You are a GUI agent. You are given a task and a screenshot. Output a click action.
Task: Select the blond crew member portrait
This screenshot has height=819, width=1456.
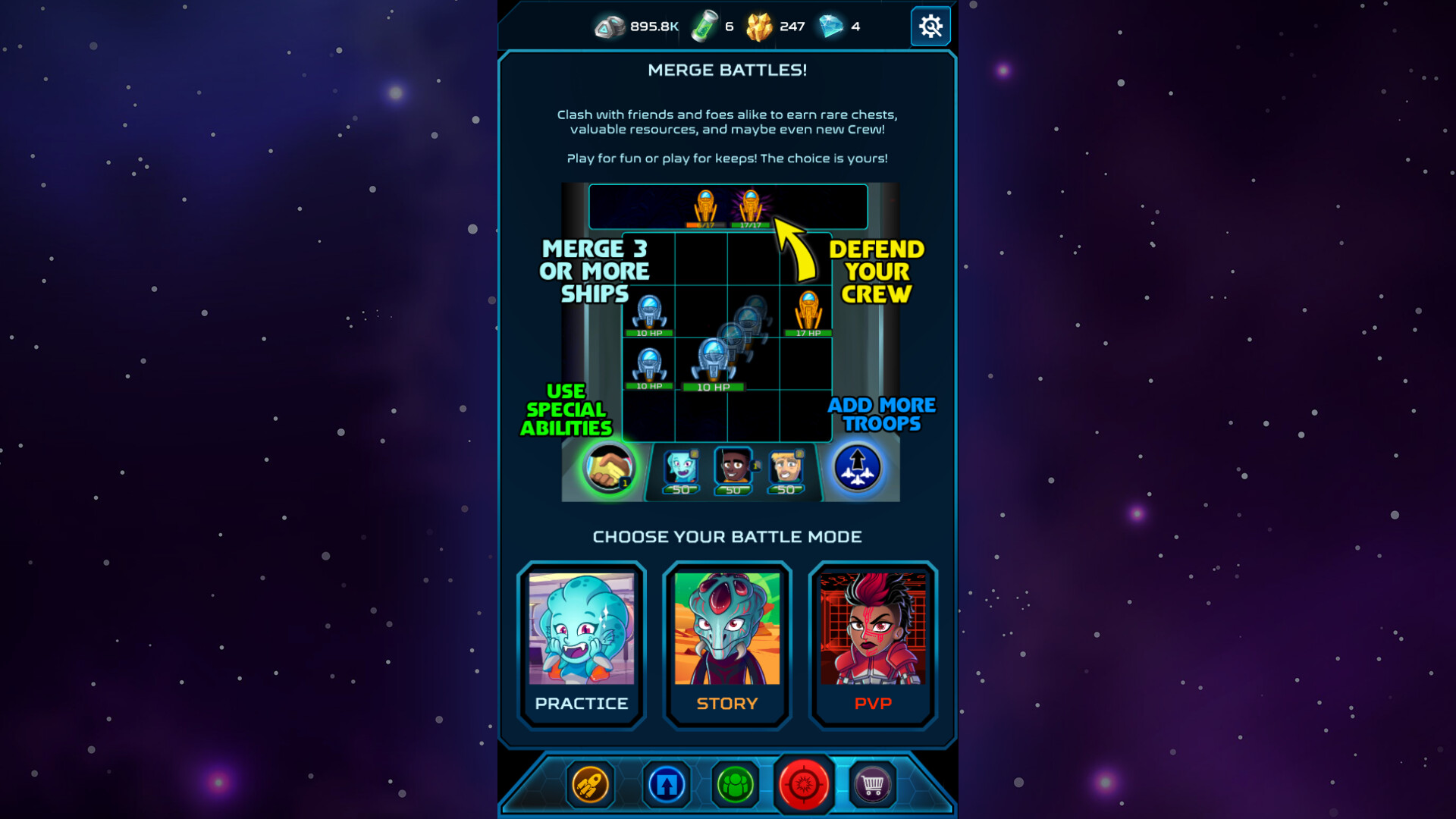pos(786,468)
